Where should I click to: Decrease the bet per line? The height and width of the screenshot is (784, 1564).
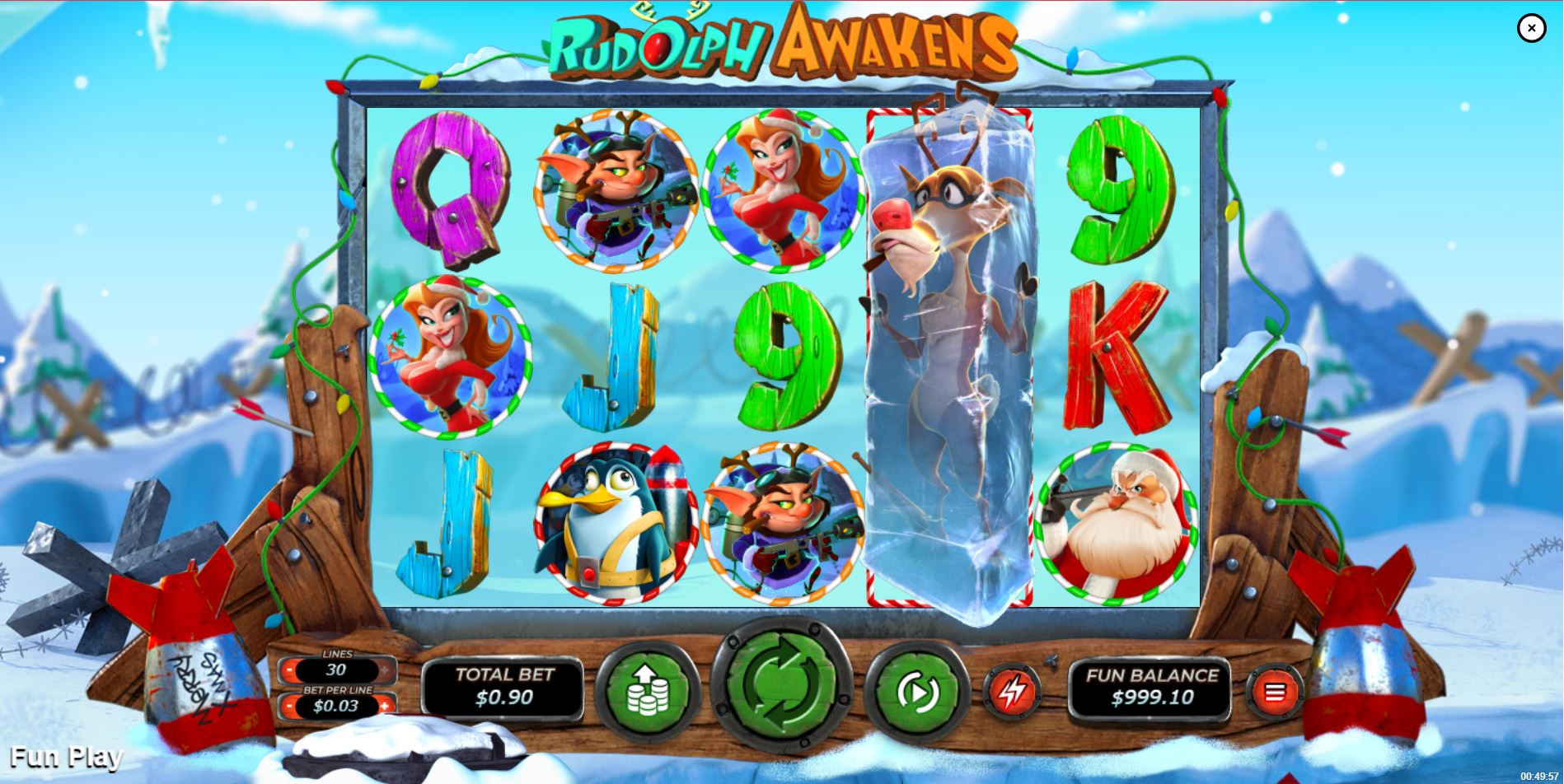tap(289, 706)
